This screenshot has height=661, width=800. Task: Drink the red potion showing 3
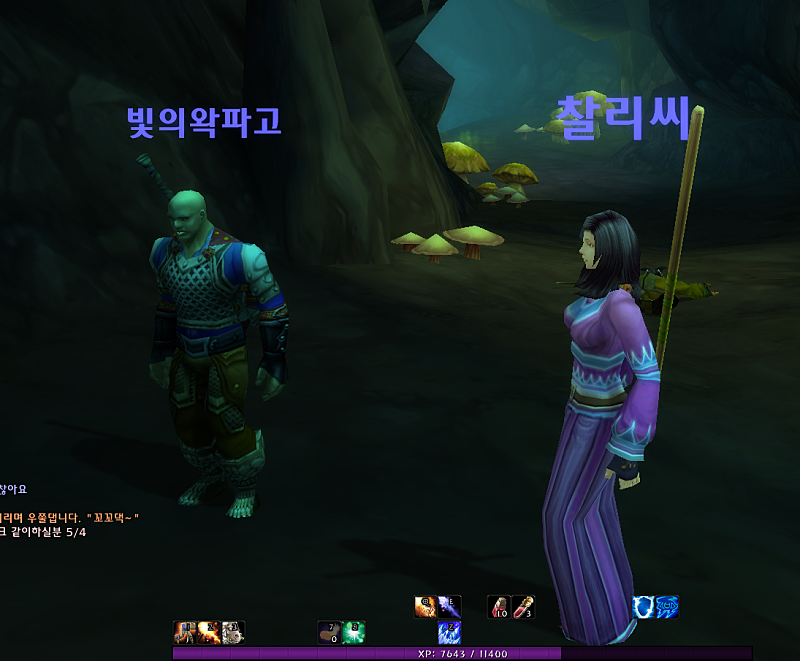point(523,607)
